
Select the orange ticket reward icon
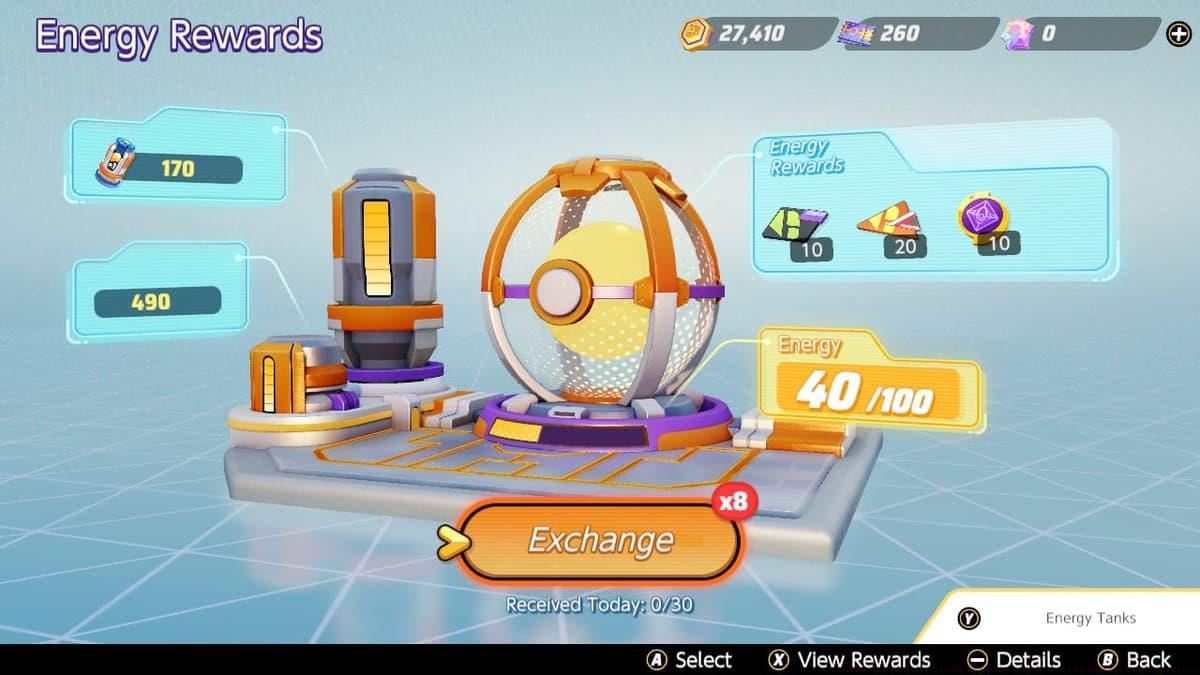pos(889,220)
